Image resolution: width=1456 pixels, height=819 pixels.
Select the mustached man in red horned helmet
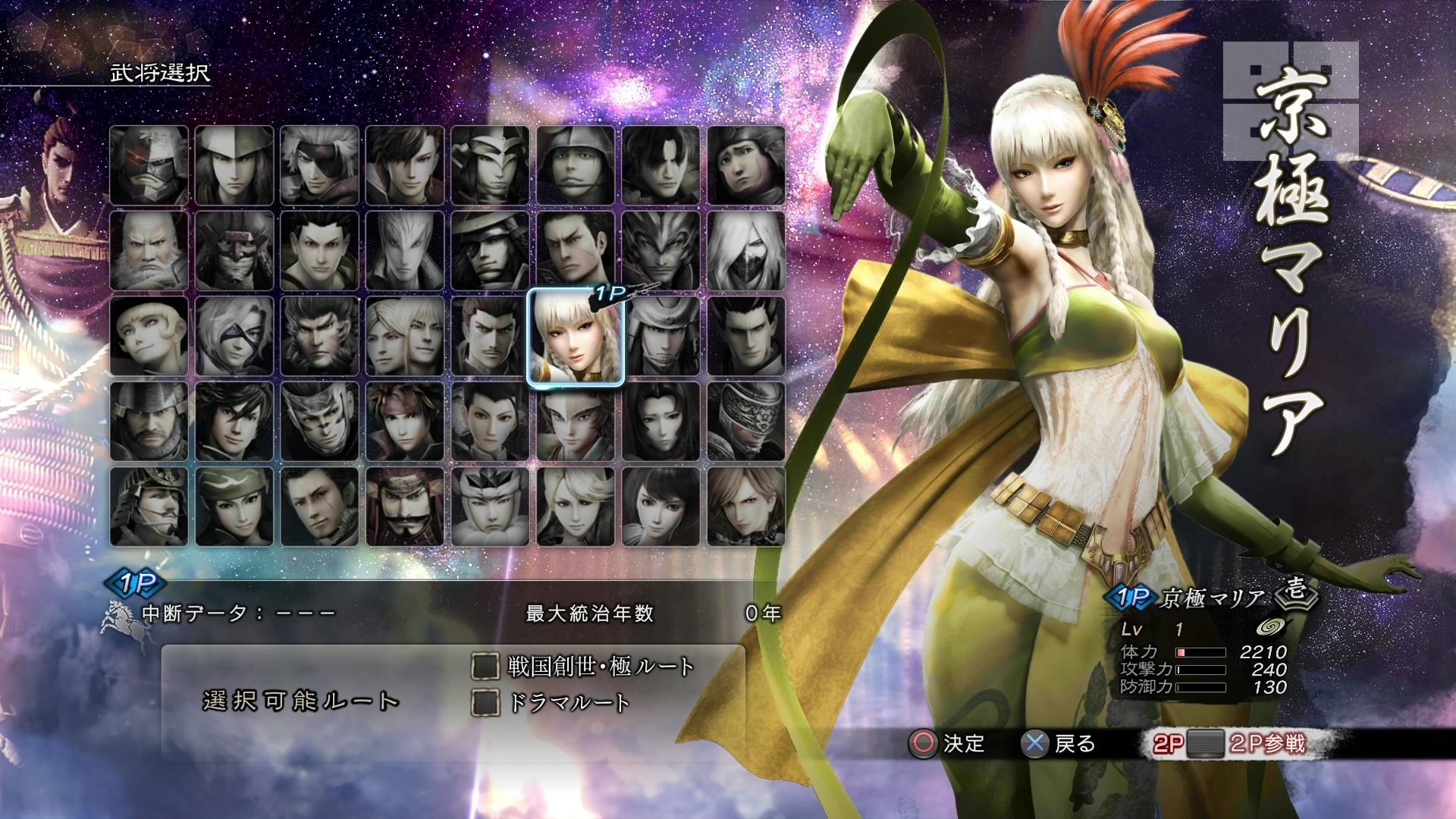[x=405, y=507]
